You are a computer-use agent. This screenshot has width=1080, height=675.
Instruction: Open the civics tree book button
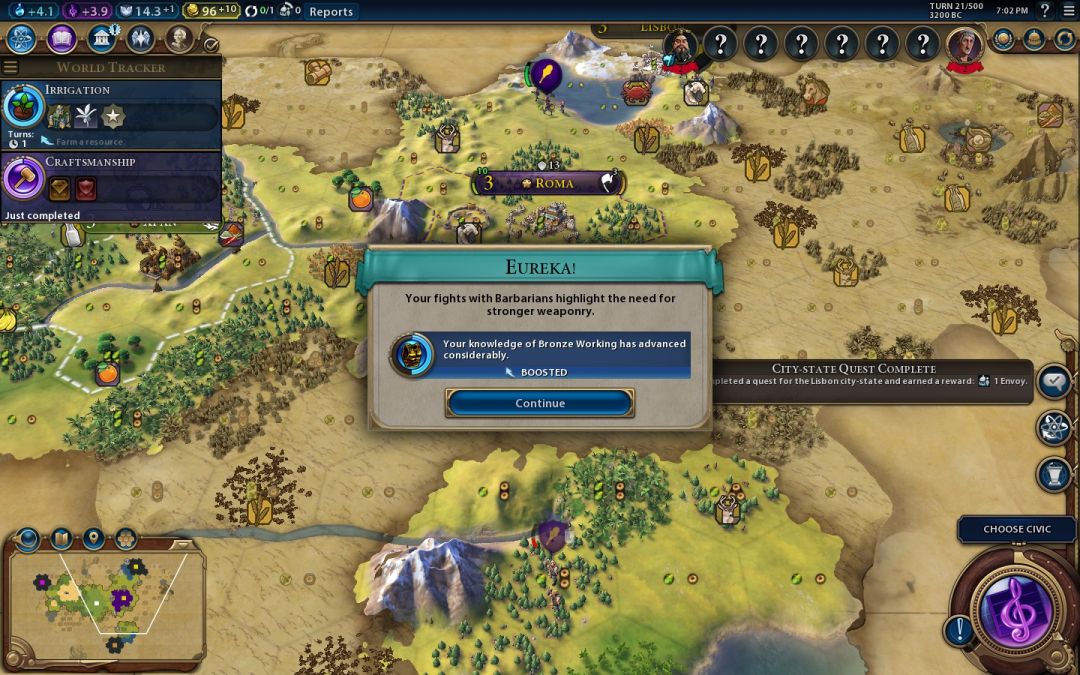tap(62, 39)
